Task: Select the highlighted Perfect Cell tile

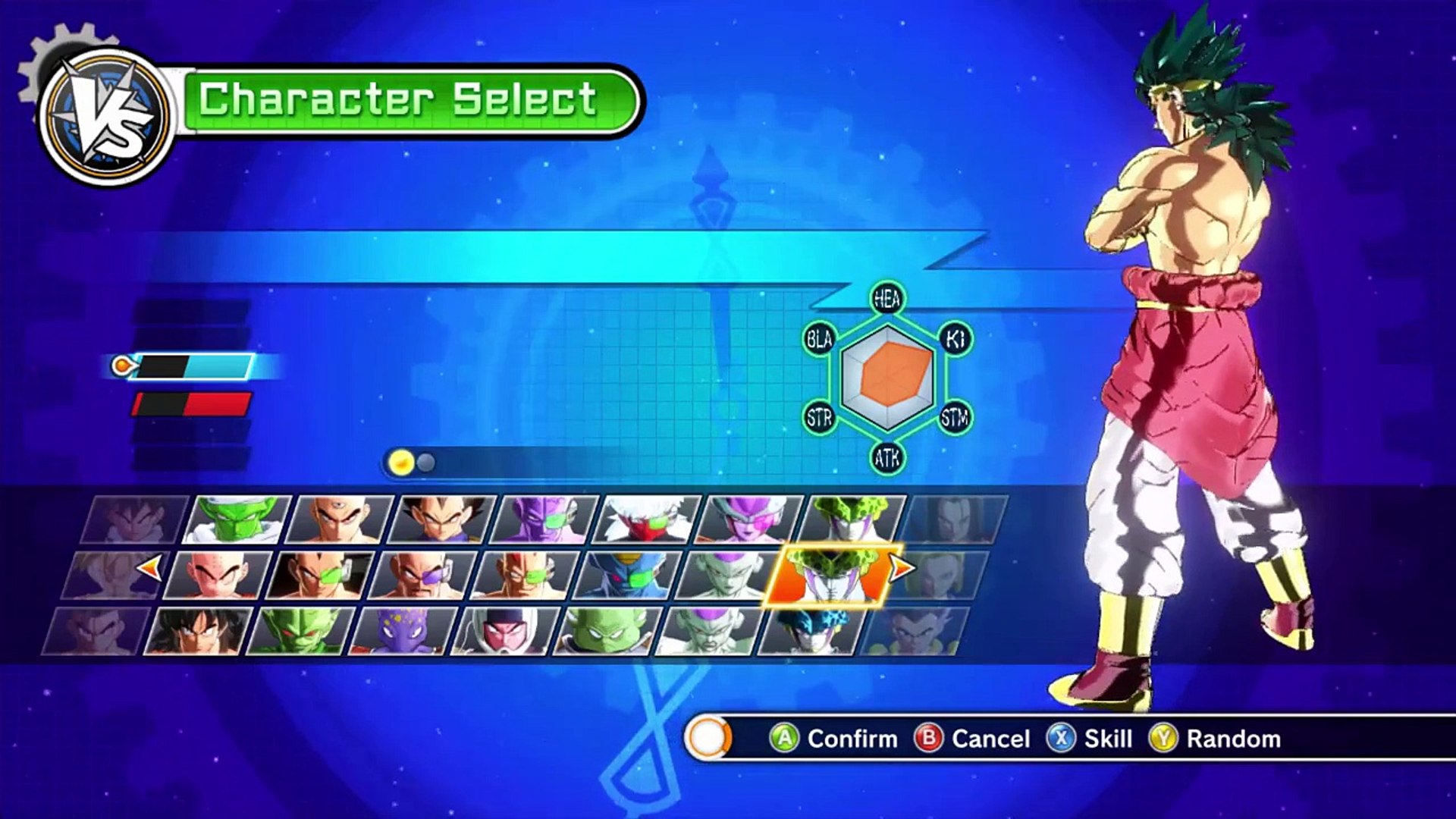Action: point(832,576)
